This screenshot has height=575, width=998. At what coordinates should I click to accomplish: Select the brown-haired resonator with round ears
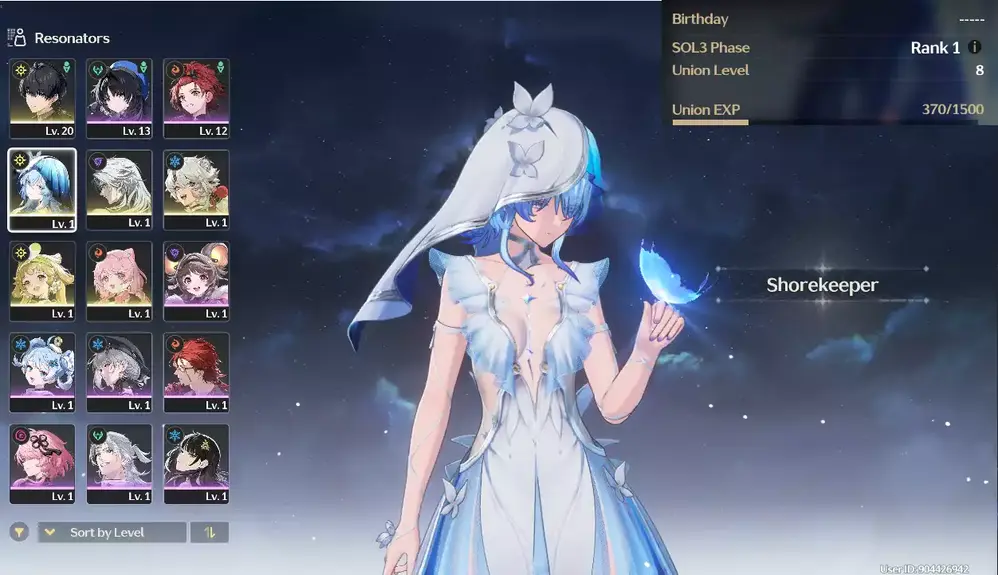[196, 280]
